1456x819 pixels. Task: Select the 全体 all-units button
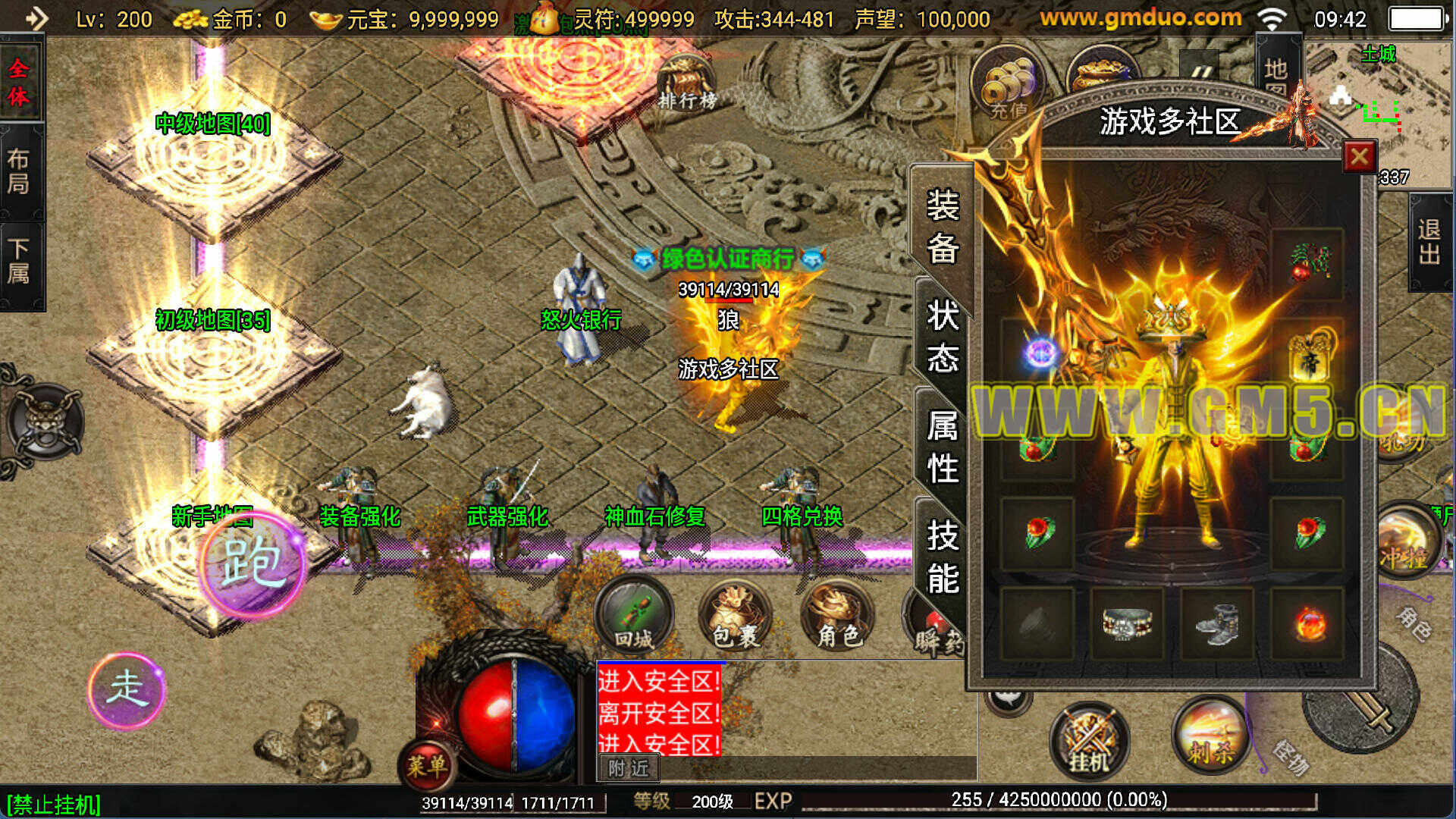[x=19, y=82]
